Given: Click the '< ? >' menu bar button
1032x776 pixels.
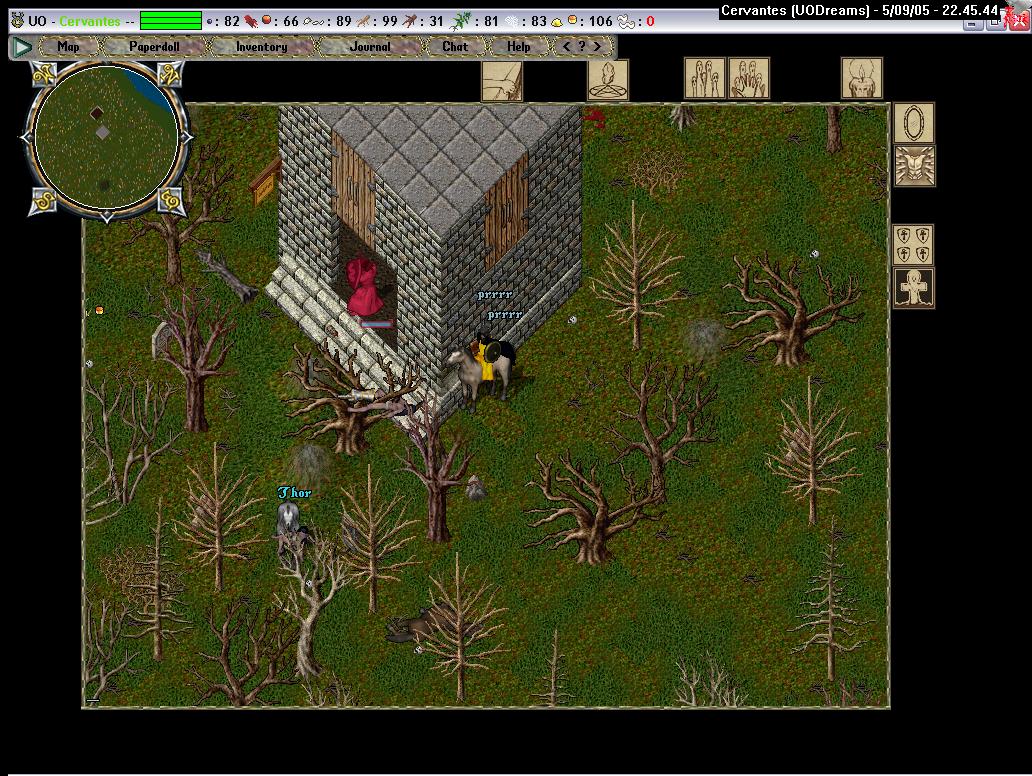Looking at the screenshot, I should pos(582,47).
